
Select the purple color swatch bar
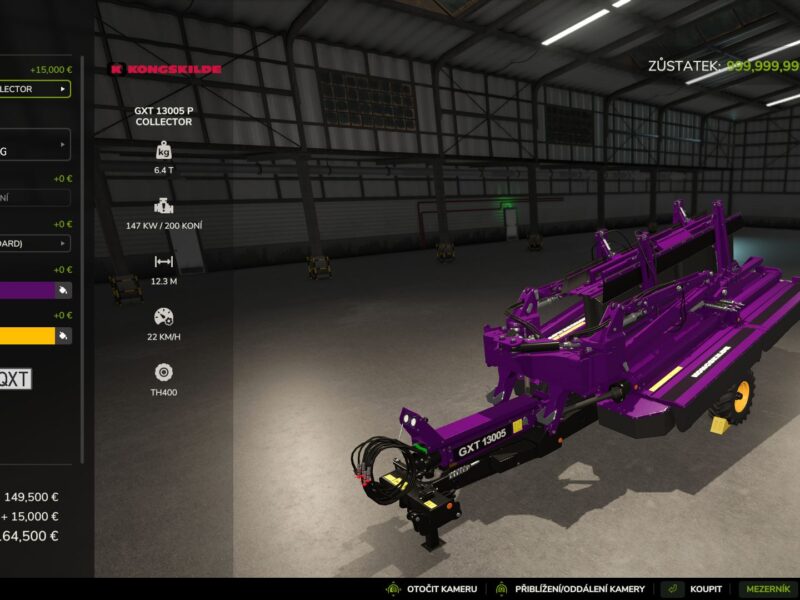pyautogui.click(x=26, y=290)
